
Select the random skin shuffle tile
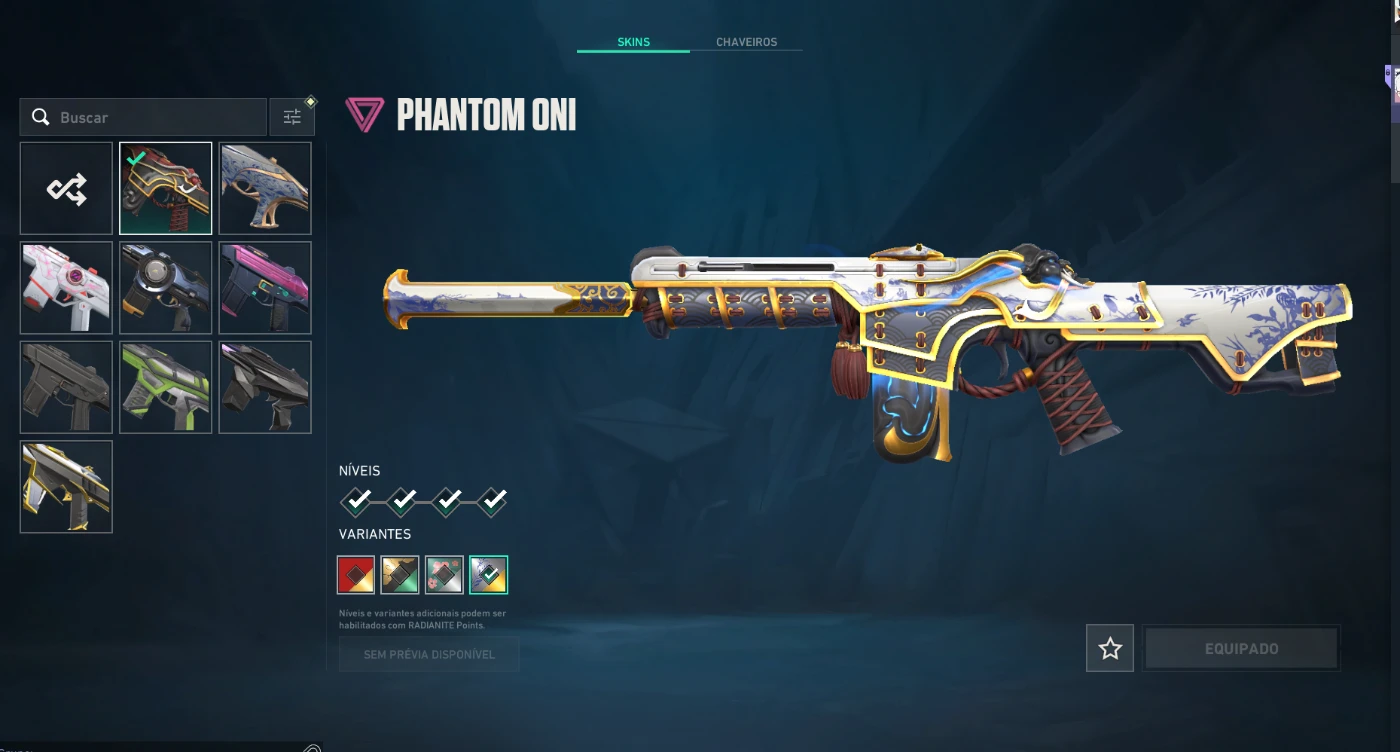coord(66,188)
